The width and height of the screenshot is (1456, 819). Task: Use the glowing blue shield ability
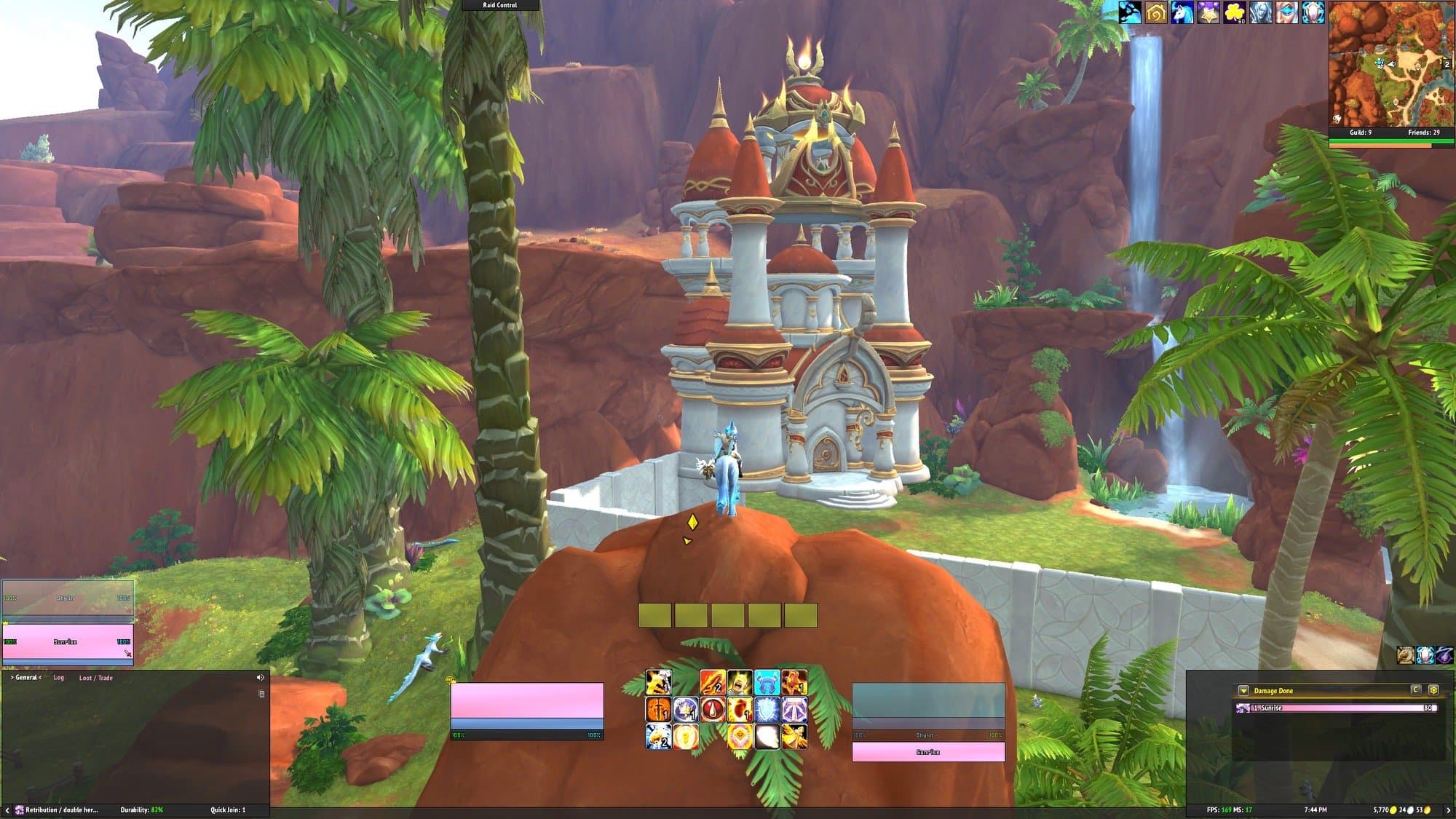pyautogui.click(x=767, y=709)
